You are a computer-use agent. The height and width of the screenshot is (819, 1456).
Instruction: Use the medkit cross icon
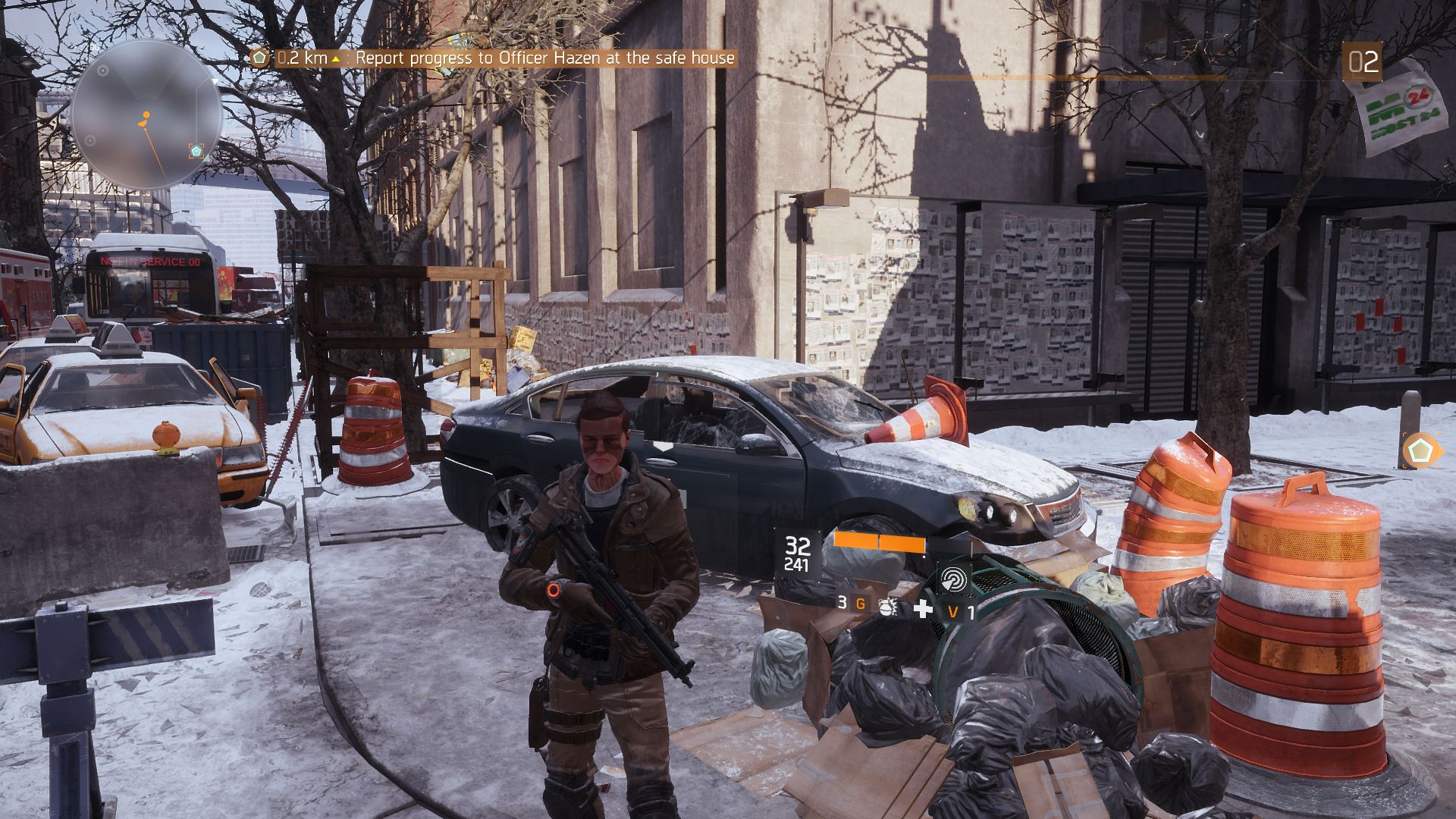click(x=923, y=608)
